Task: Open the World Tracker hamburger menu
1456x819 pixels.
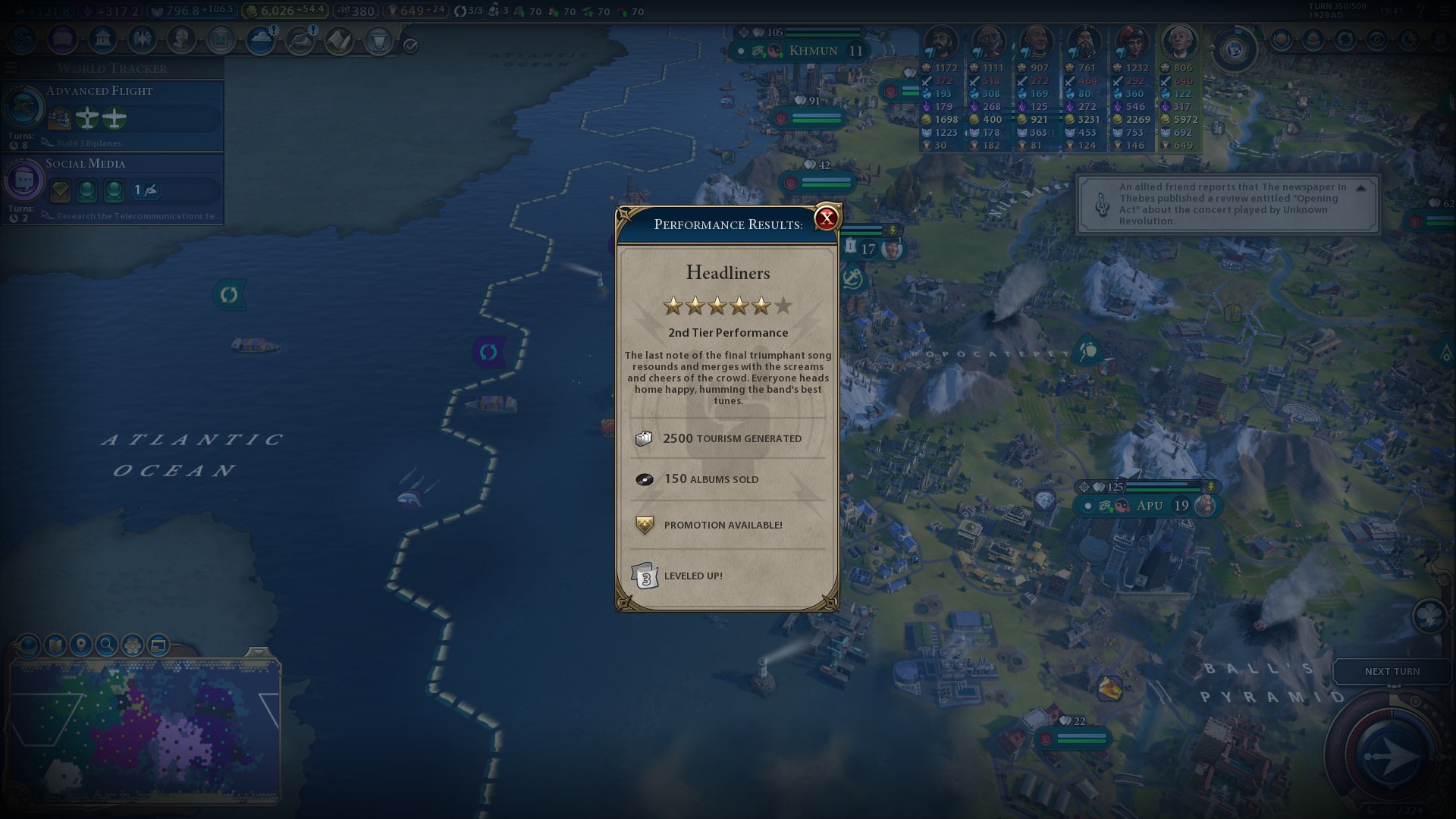Action: pyautogui.click(x=11, y=68)
